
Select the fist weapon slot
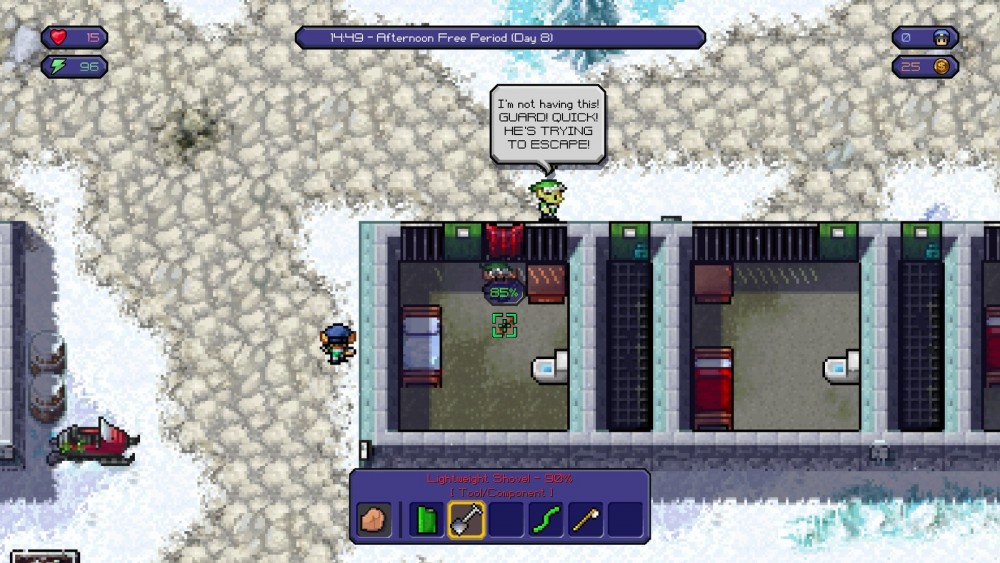coord(375,519)
